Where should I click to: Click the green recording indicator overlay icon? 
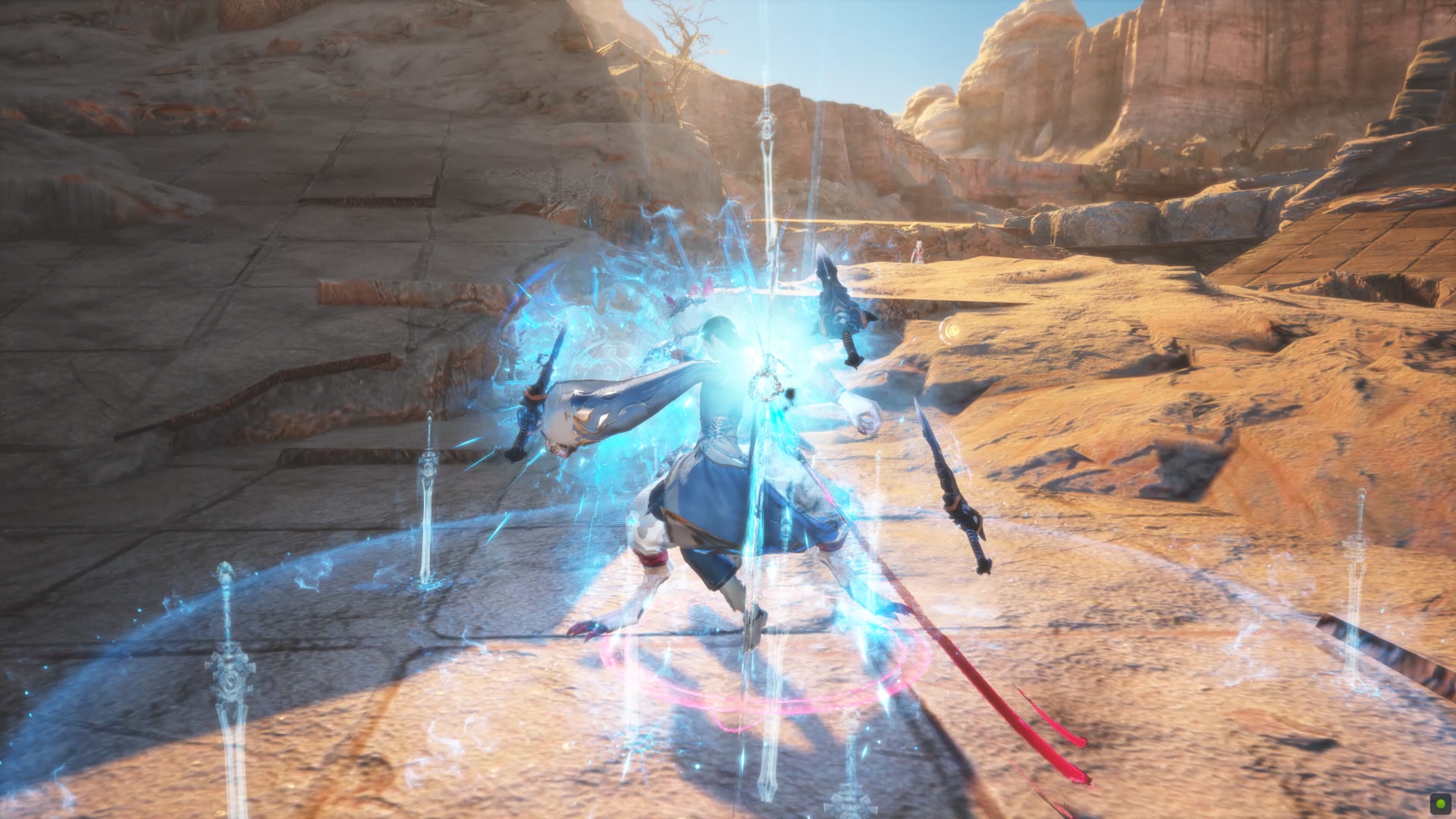pyautogui.click(x=1438, y=802)
